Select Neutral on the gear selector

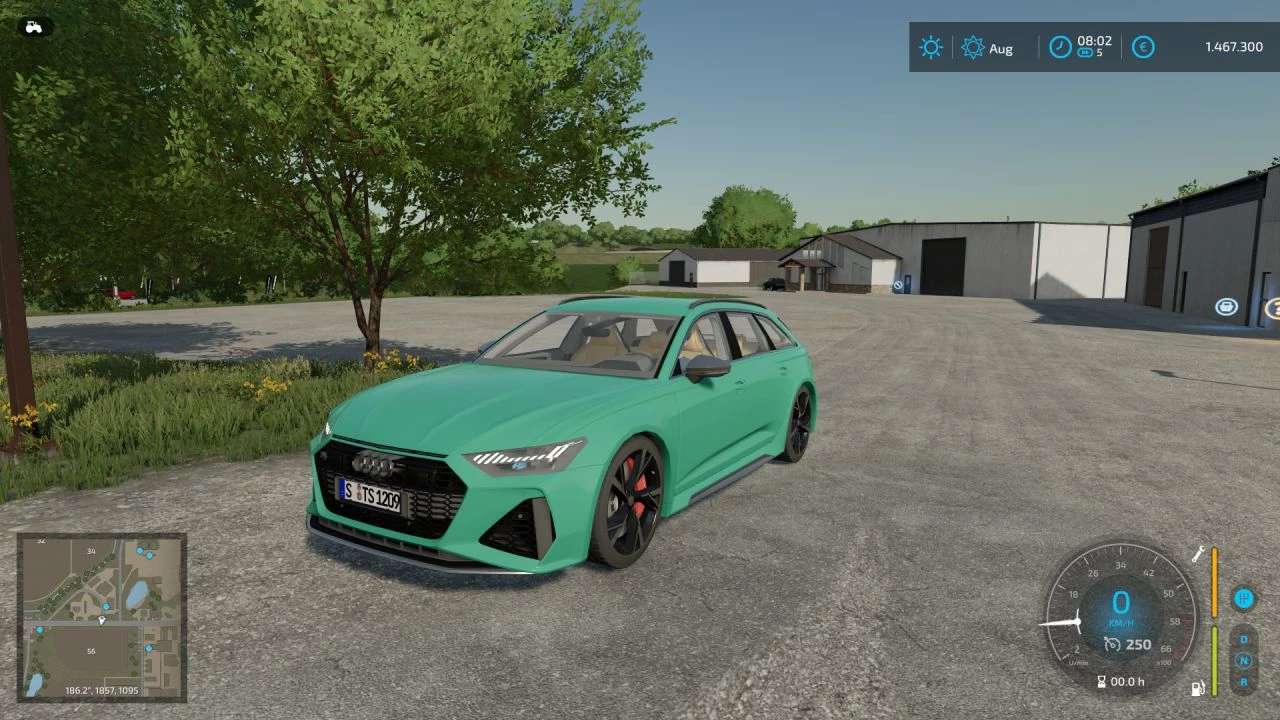click(1244, 661)
